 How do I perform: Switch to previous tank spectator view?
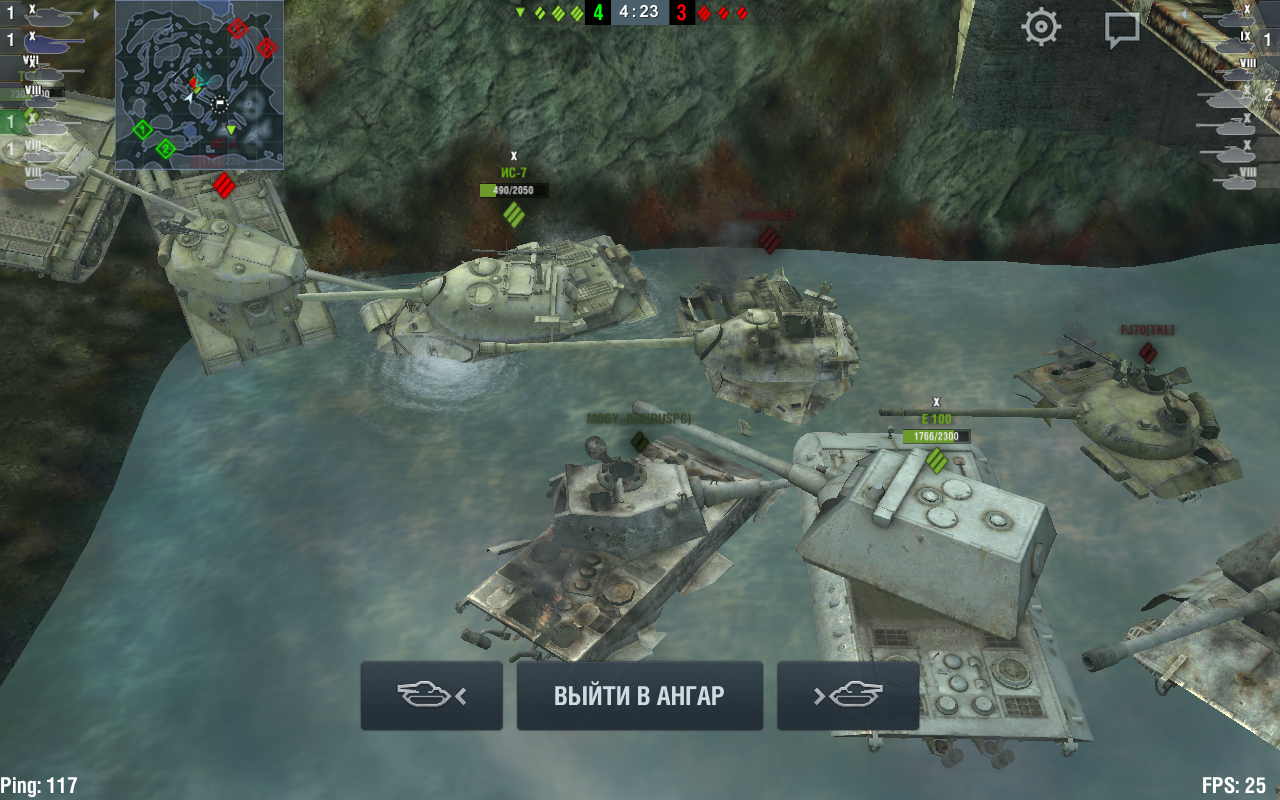(x=432, y=696)
